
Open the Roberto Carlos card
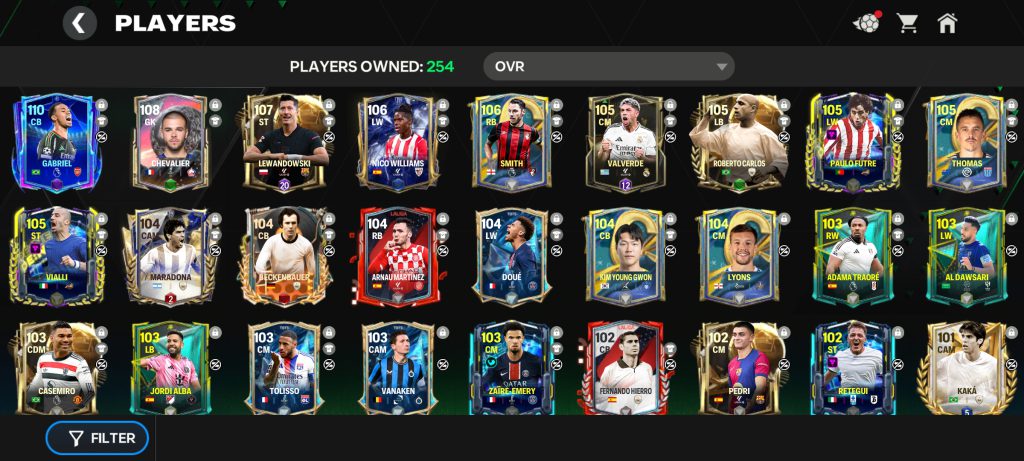(739, 143)
